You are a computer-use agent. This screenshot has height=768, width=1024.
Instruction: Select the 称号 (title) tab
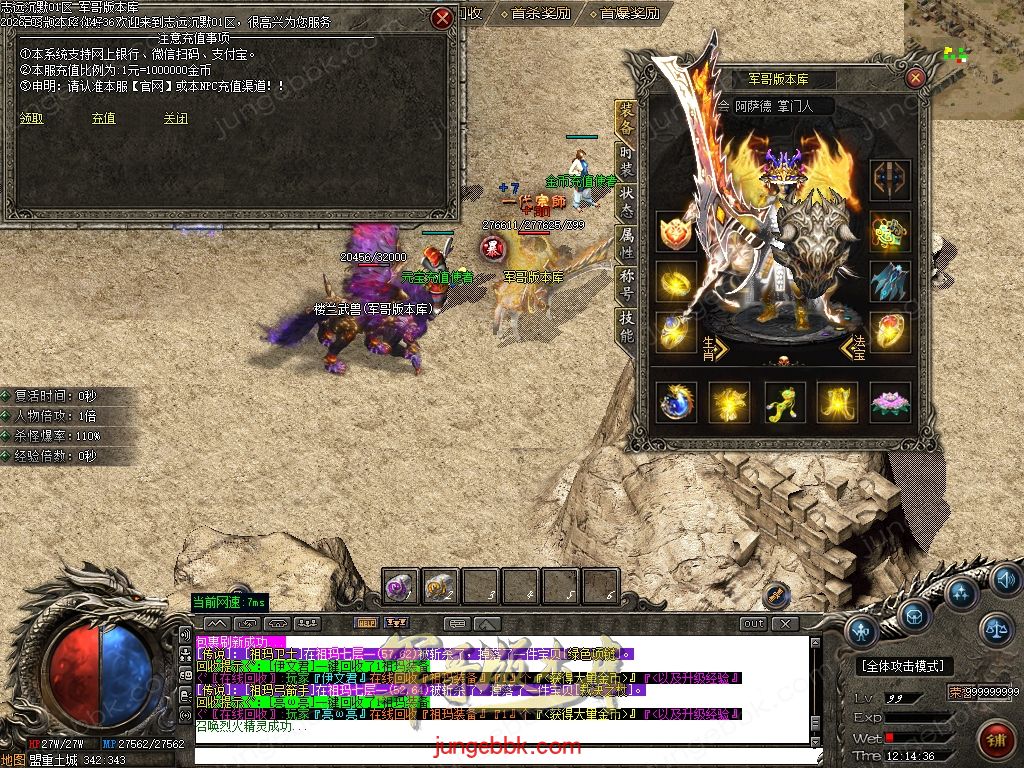[x=627, y=285]
